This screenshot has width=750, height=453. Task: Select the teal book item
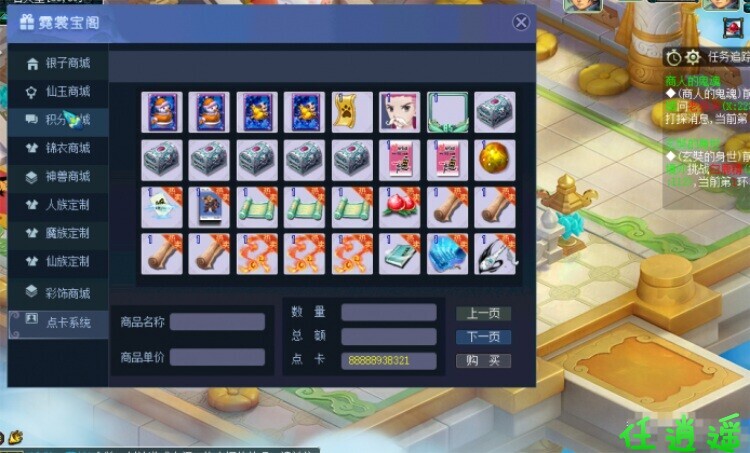399,252
